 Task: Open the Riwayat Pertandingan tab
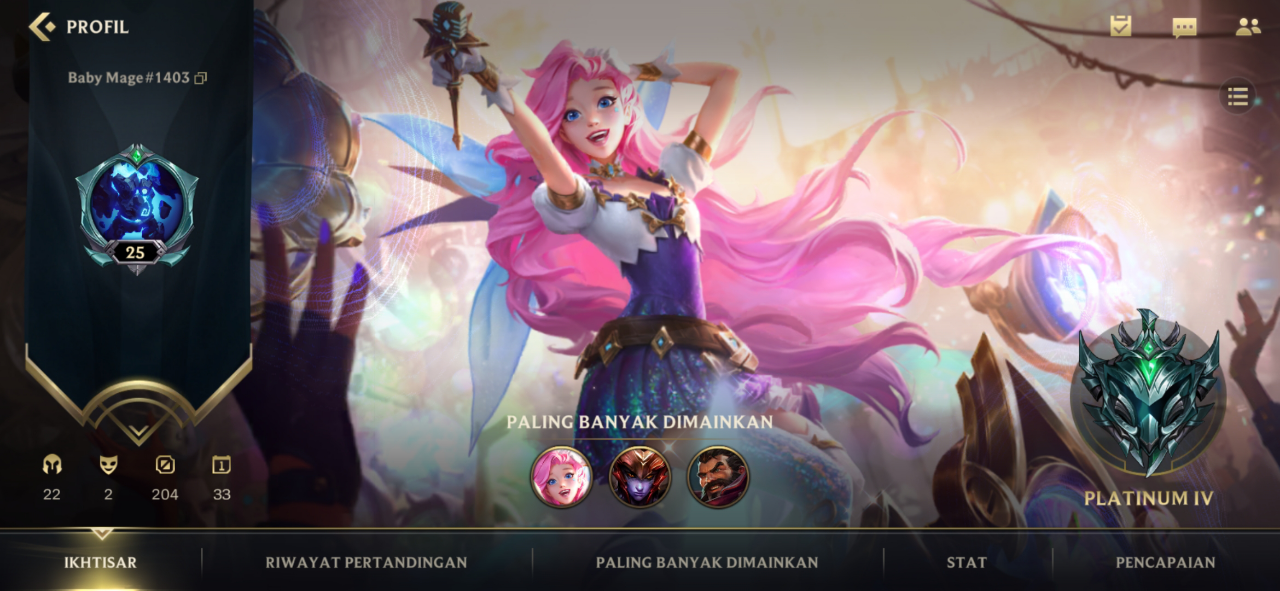(x=366, y=562)
